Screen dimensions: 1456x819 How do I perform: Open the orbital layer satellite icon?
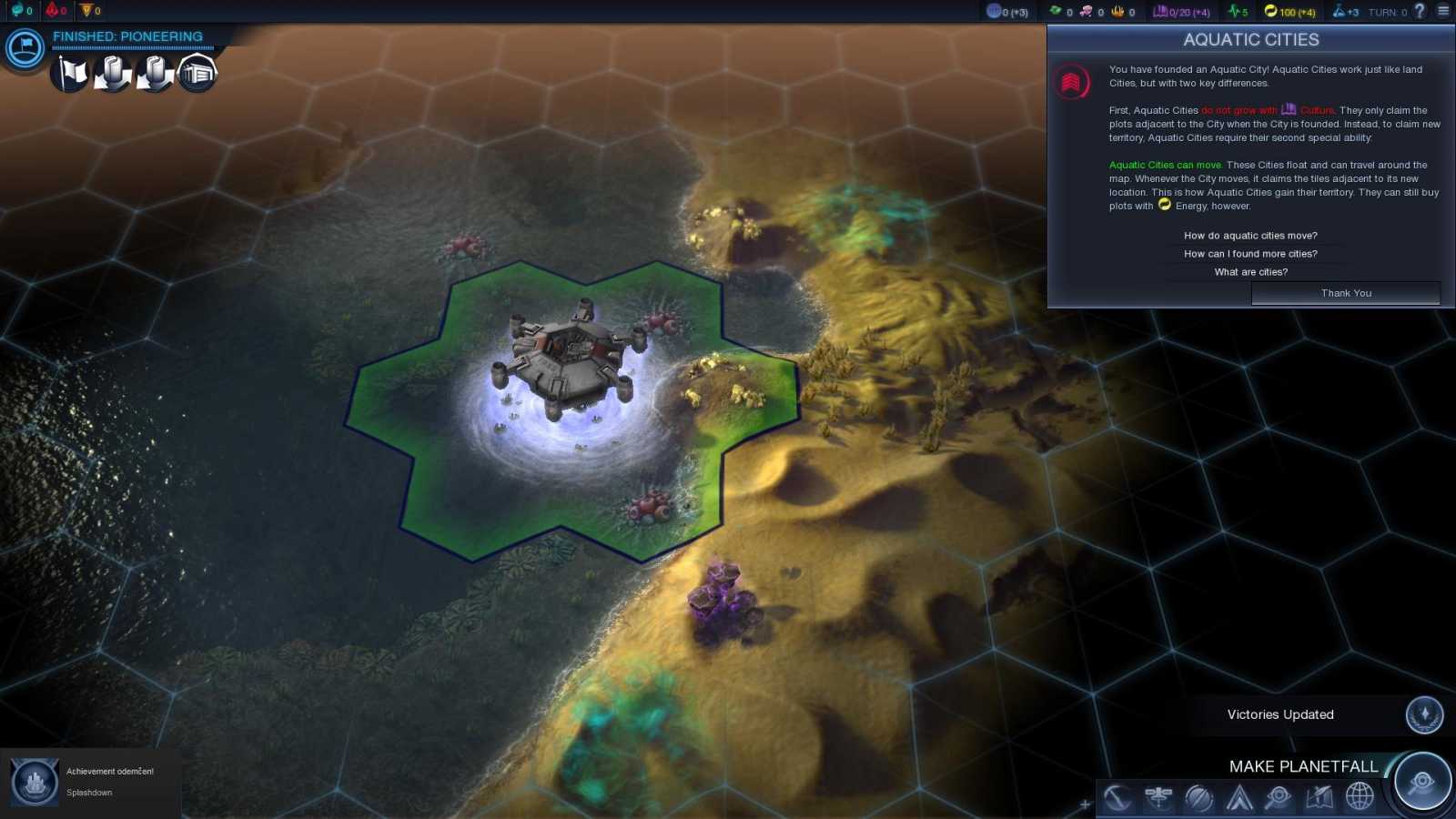click(1158, 798)
